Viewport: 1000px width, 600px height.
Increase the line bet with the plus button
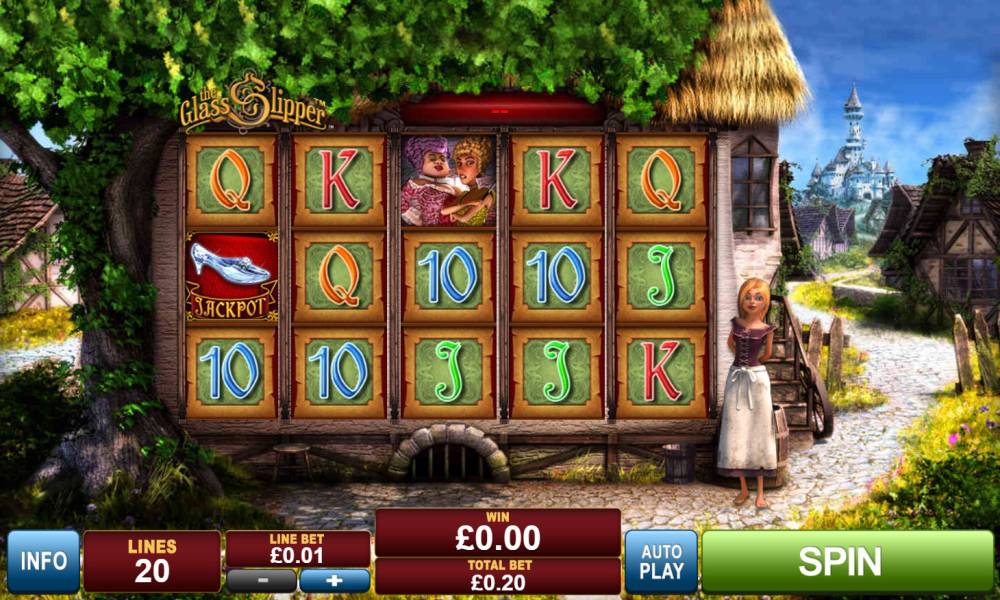pyautogui.click(x=334, y=580)
